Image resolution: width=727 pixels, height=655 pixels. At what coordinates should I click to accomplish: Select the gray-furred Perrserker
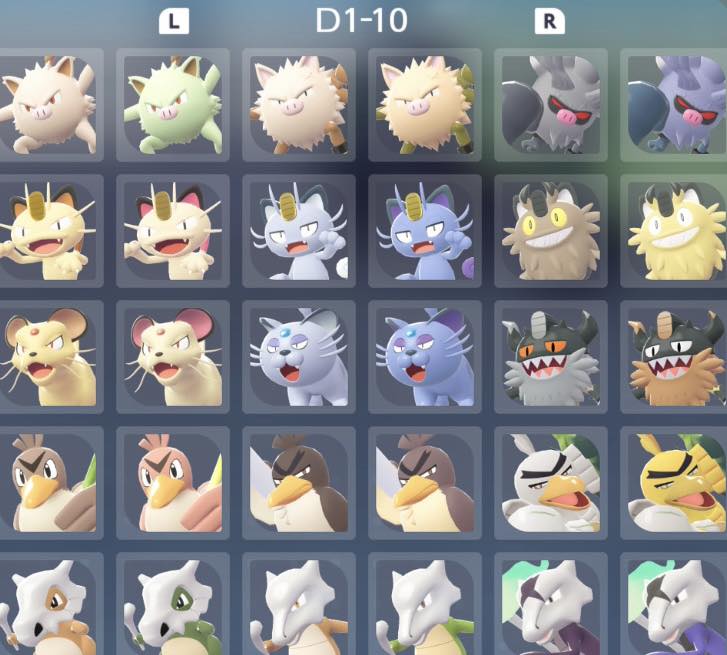(x=549, y=358)
